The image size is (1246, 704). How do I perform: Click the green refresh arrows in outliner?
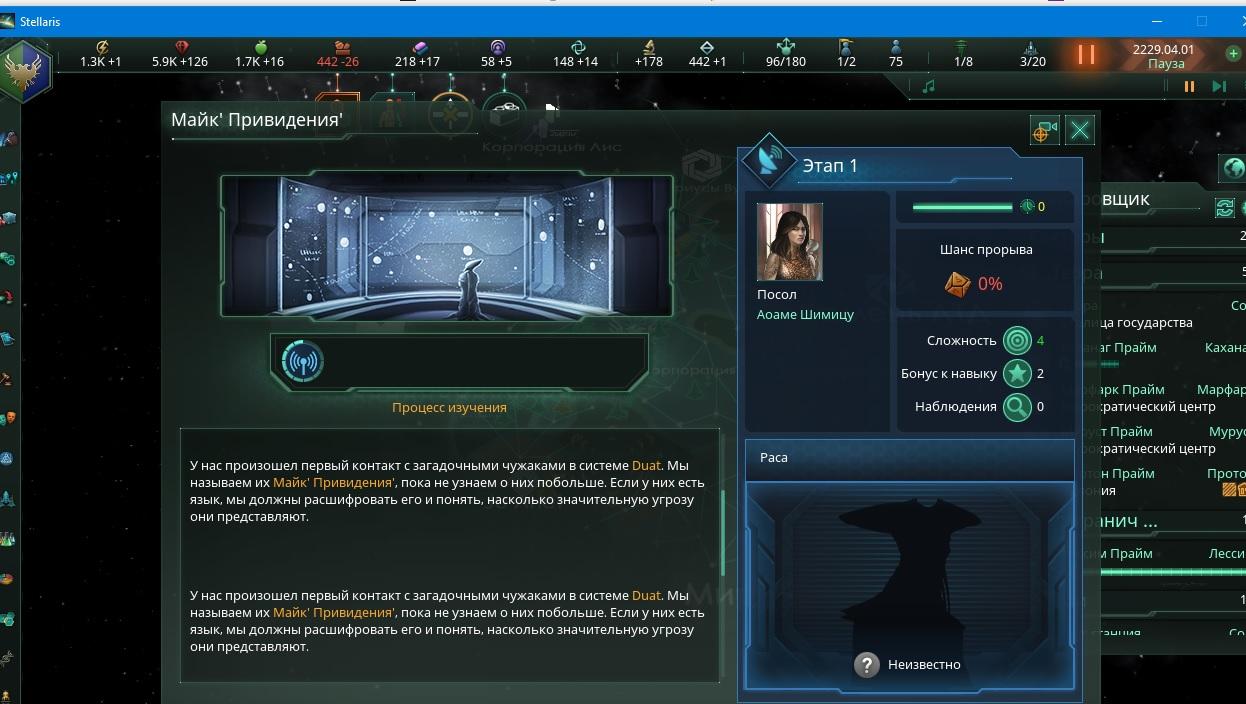point(1224,207)
